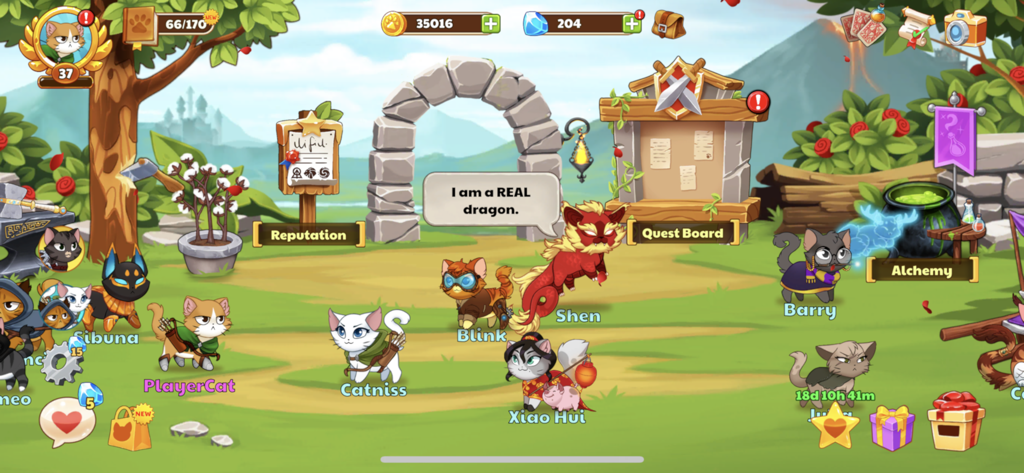This screenshot has width=1024, height=473.
Task: Tap the heart speech bubble icon
Action: [x=67, y=421]
